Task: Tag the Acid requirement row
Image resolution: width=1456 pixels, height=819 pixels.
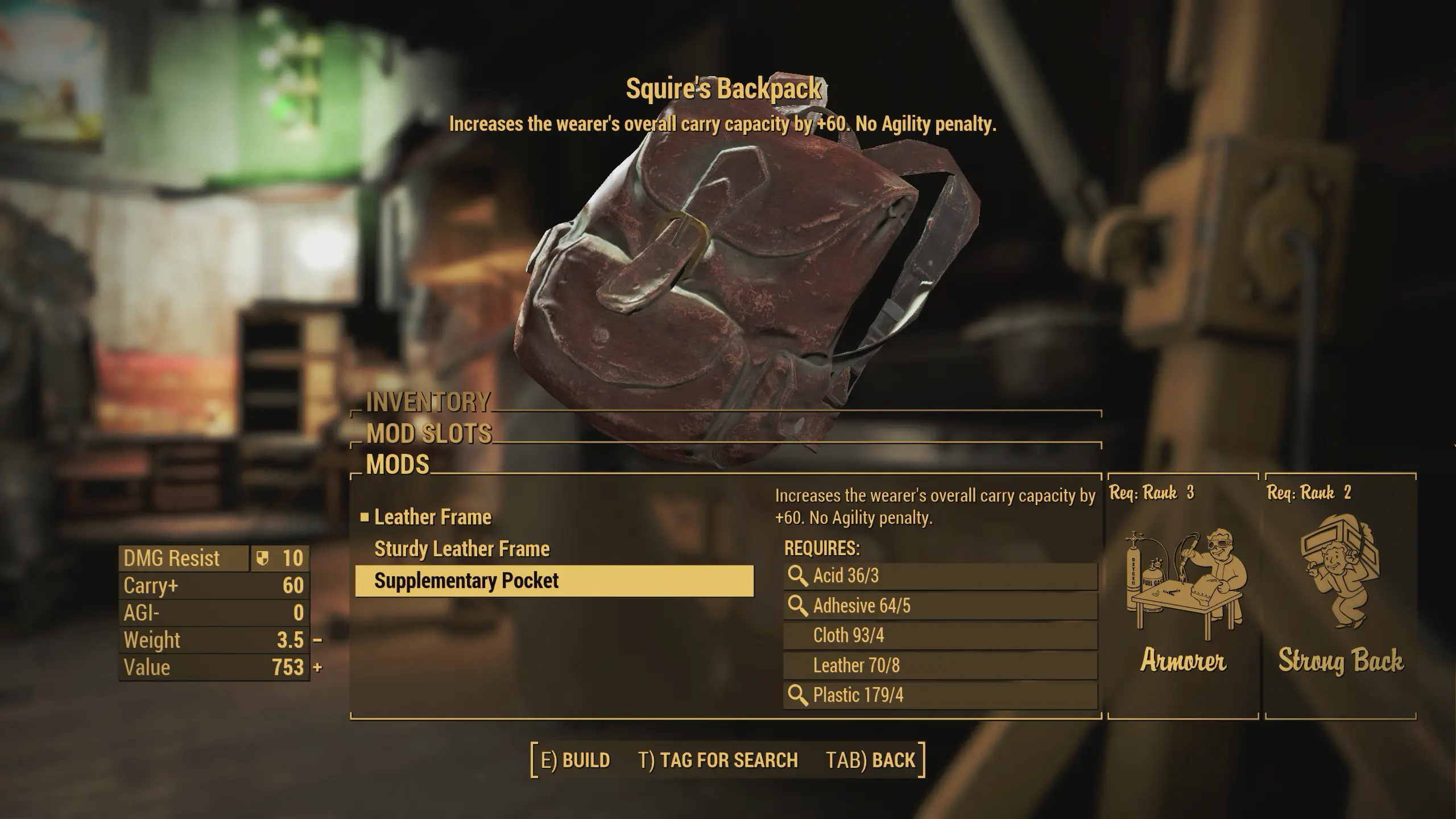Action: (940, 576)
